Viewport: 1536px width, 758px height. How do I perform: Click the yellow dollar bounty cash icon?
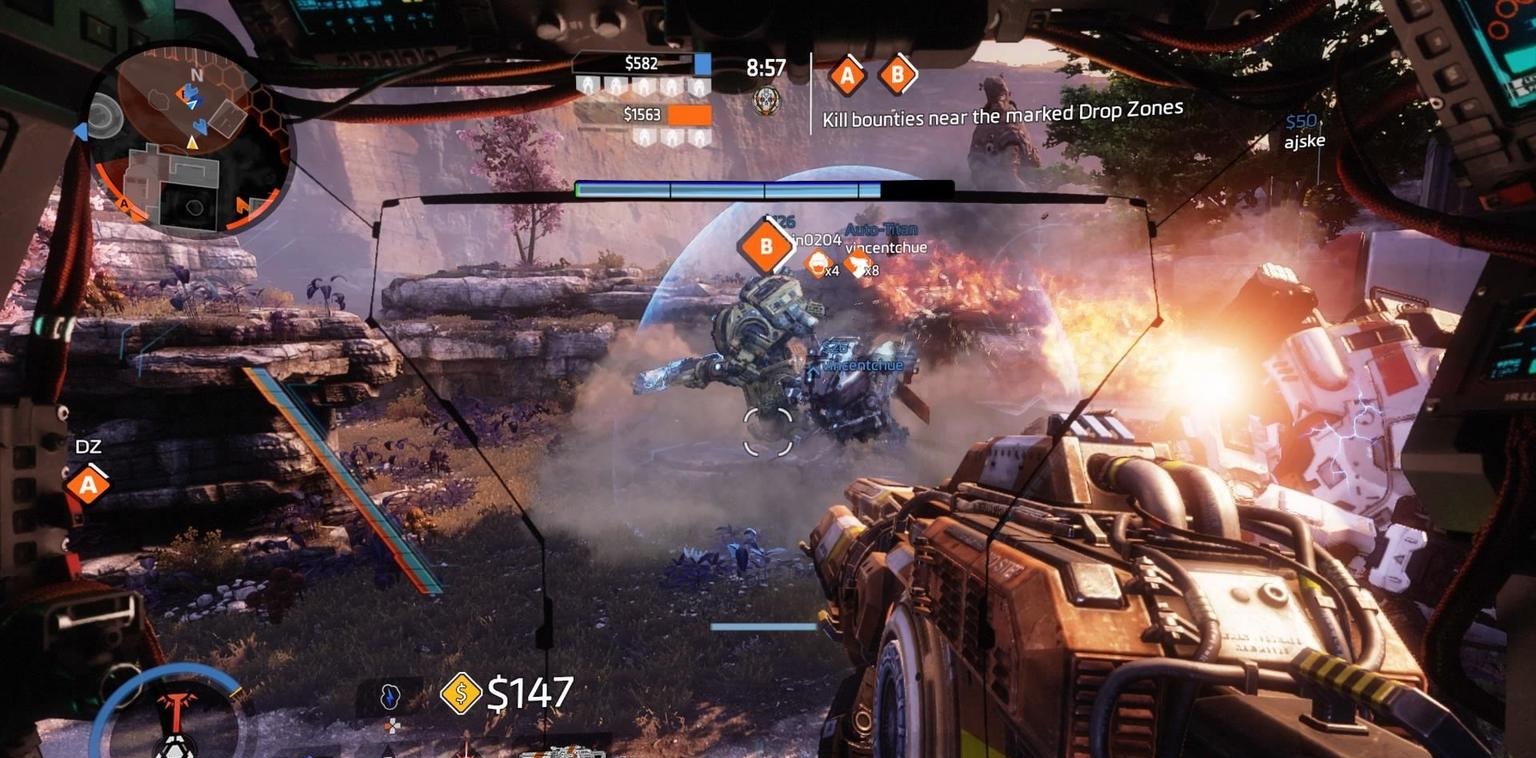(x=461, y=693)
